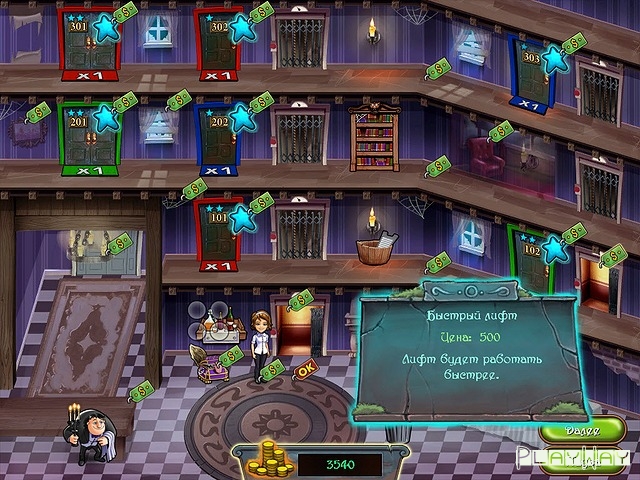This screenshot has height=480, width=640.
Task: Buy upgrade tag on room 301 door
Action: coord(125,14)
